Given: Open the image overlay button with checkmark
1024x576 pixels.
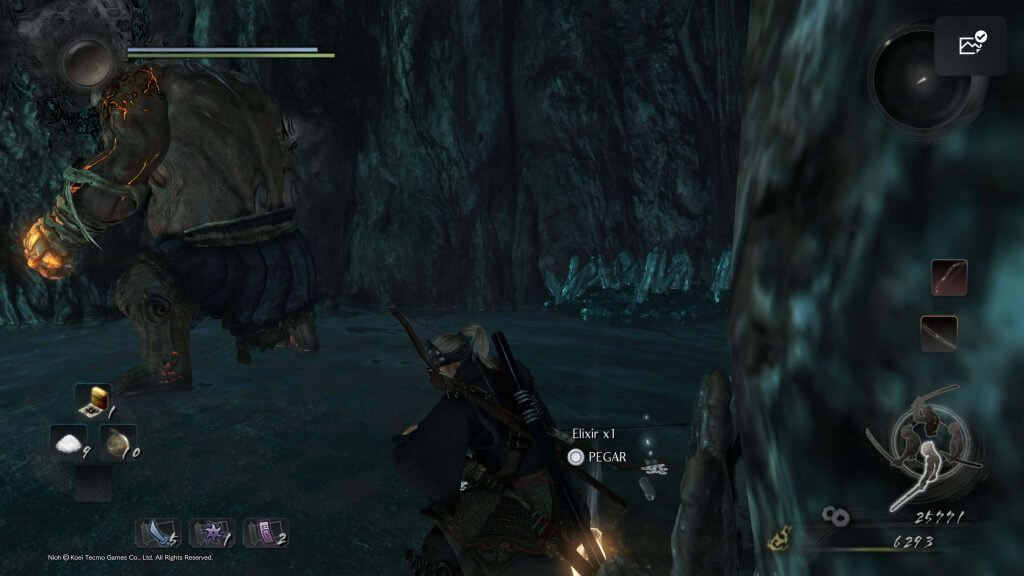Looking at the screenshot, I should [971, 45].
